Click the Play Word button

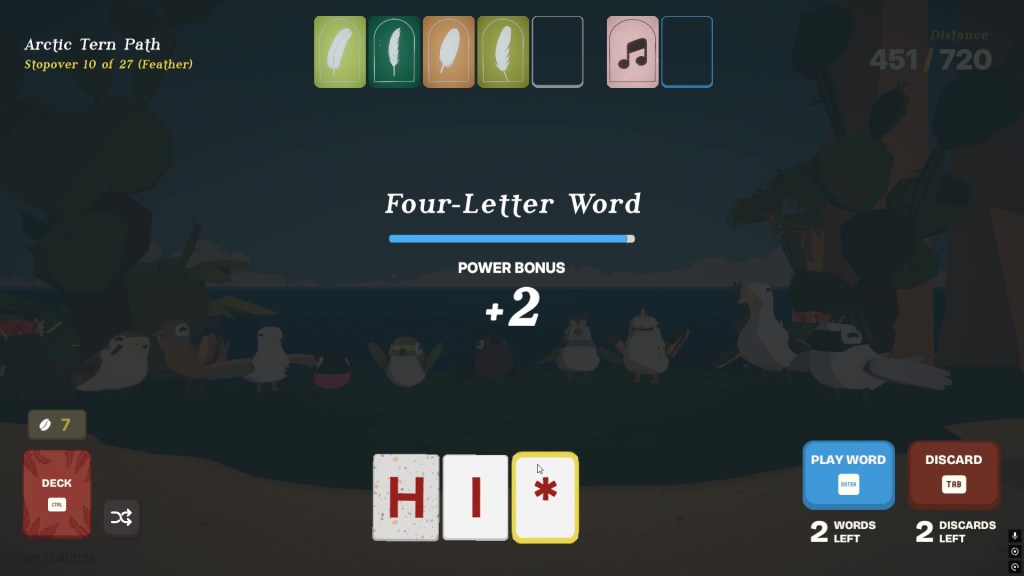(848, 475)
